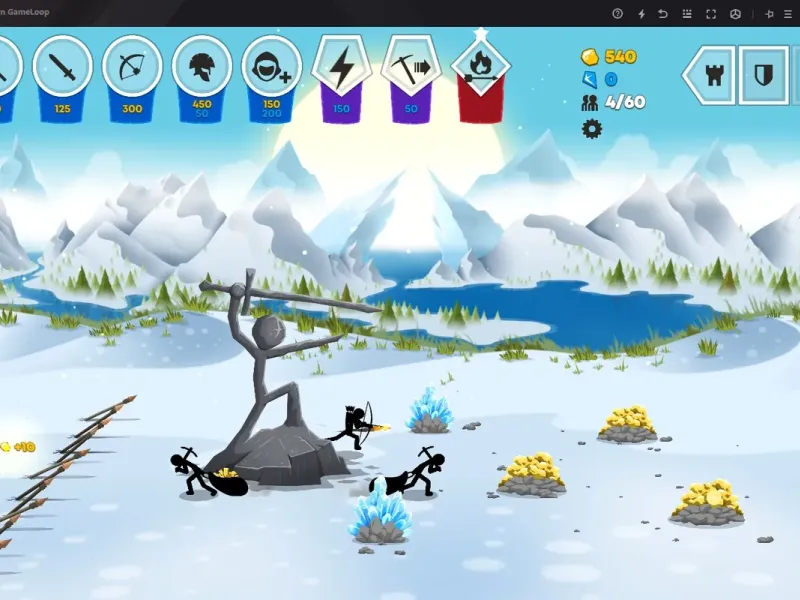800x600 pixels.
Task: Order army to garrison in castle
Action: point(713,75)
